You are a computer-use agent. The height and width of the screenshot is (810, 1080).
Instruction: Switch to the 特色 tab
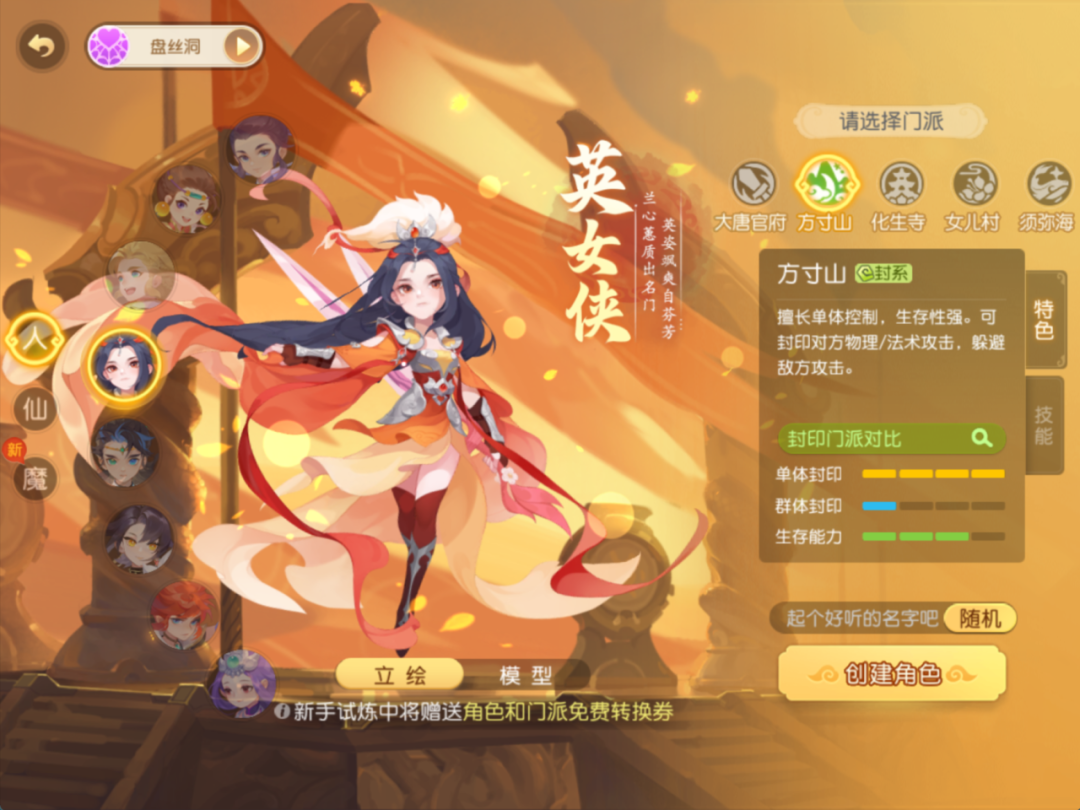(1044, 320)
